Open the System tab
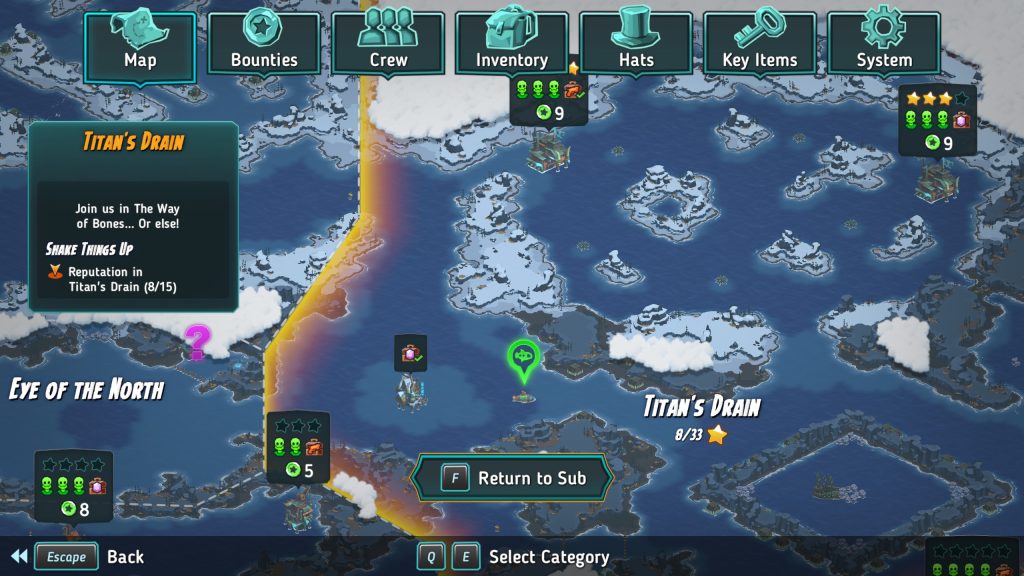The height and width of the screenshot is (576, 1024). (x=884, y=43)
